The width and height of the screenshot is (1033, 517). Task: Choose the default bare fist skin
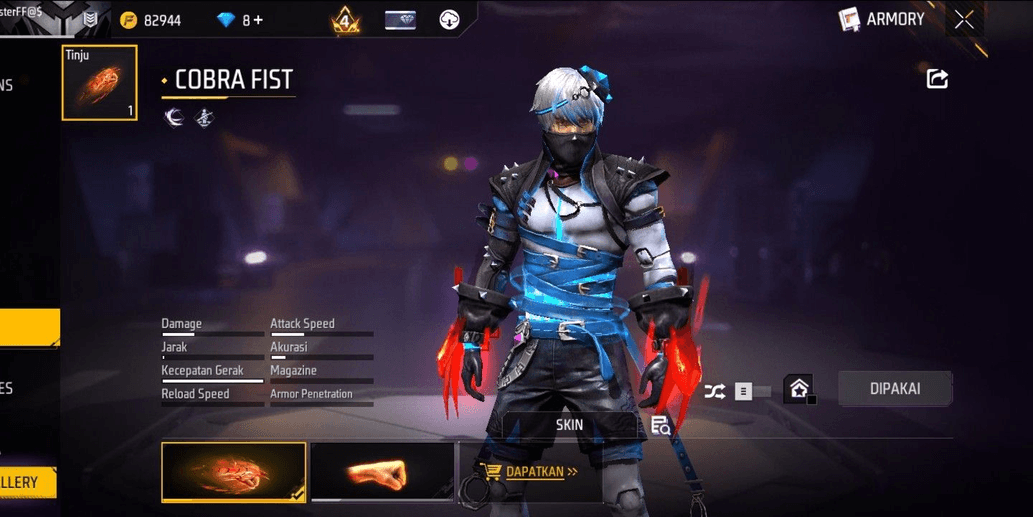pyautogui.click(x=382, y=471)
